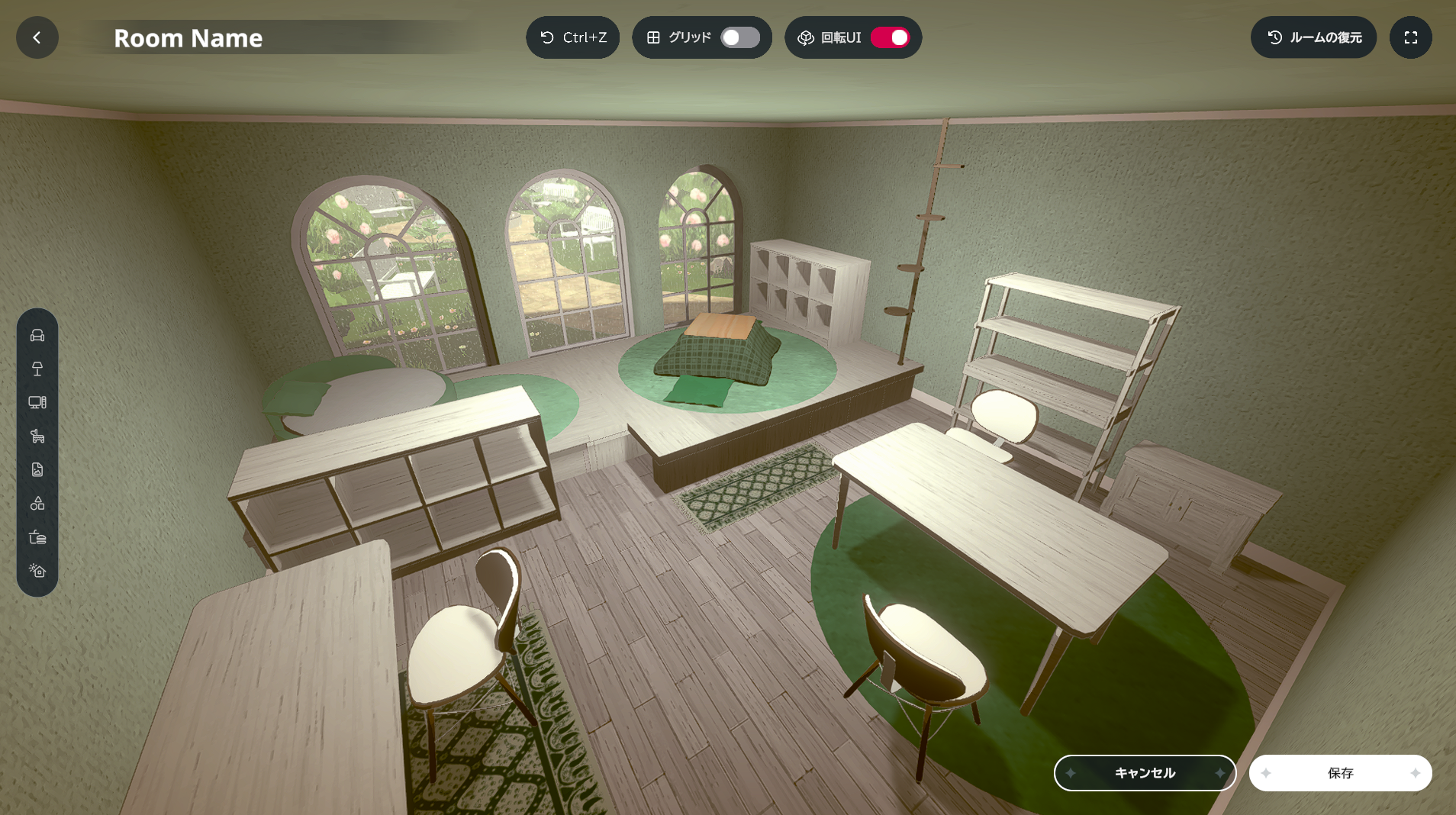Go back with the arrow button
This screenshot has height=815, width=1456.
pyautogui.click(x=37, y=37)
